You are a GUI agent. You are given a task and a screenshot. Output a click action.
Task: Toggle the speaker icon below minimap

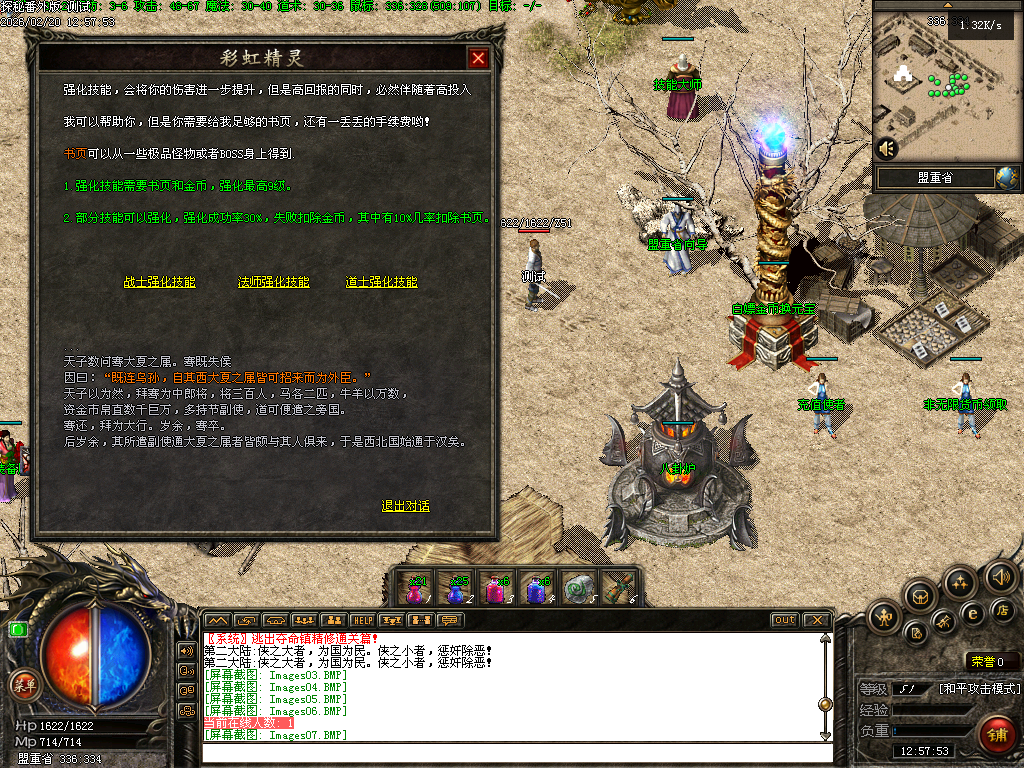[886, 149]
